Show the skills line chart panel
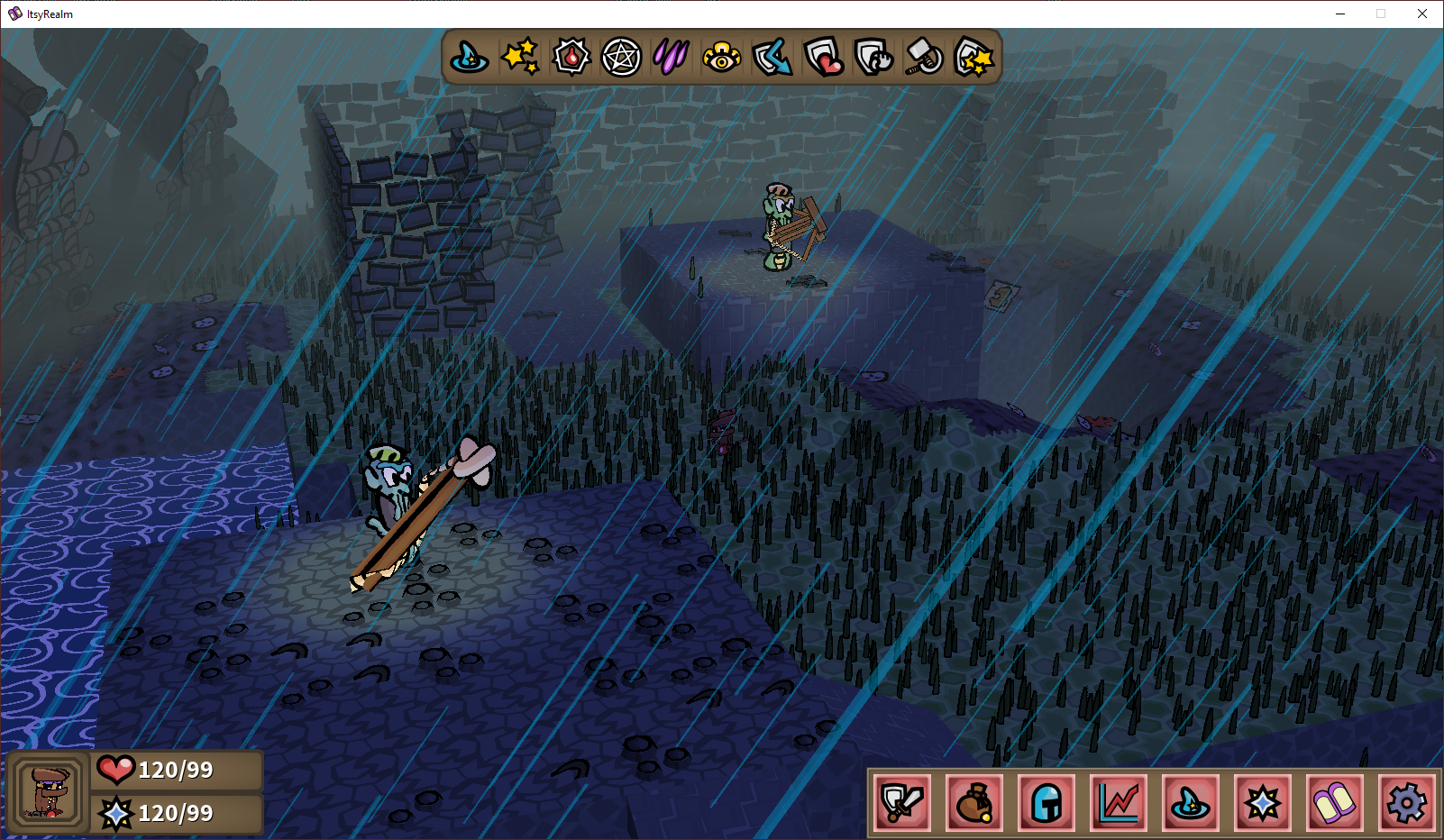Screen dimensions: 1444x840 (1119, 802)
